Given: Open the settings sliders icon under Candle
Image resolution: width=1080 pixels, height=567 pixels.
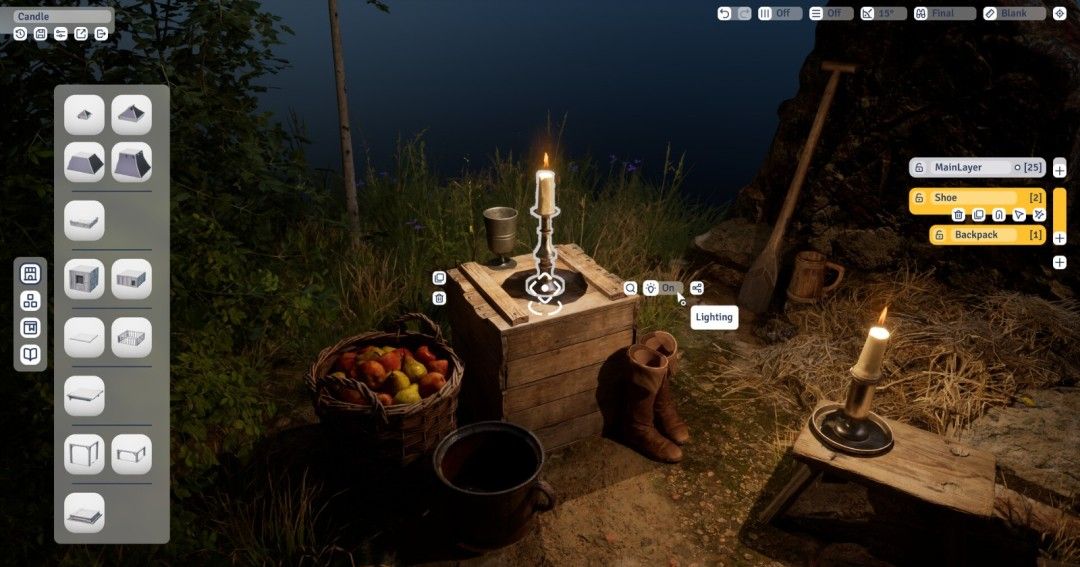Looking at the screenshot, I should [61, 34].
